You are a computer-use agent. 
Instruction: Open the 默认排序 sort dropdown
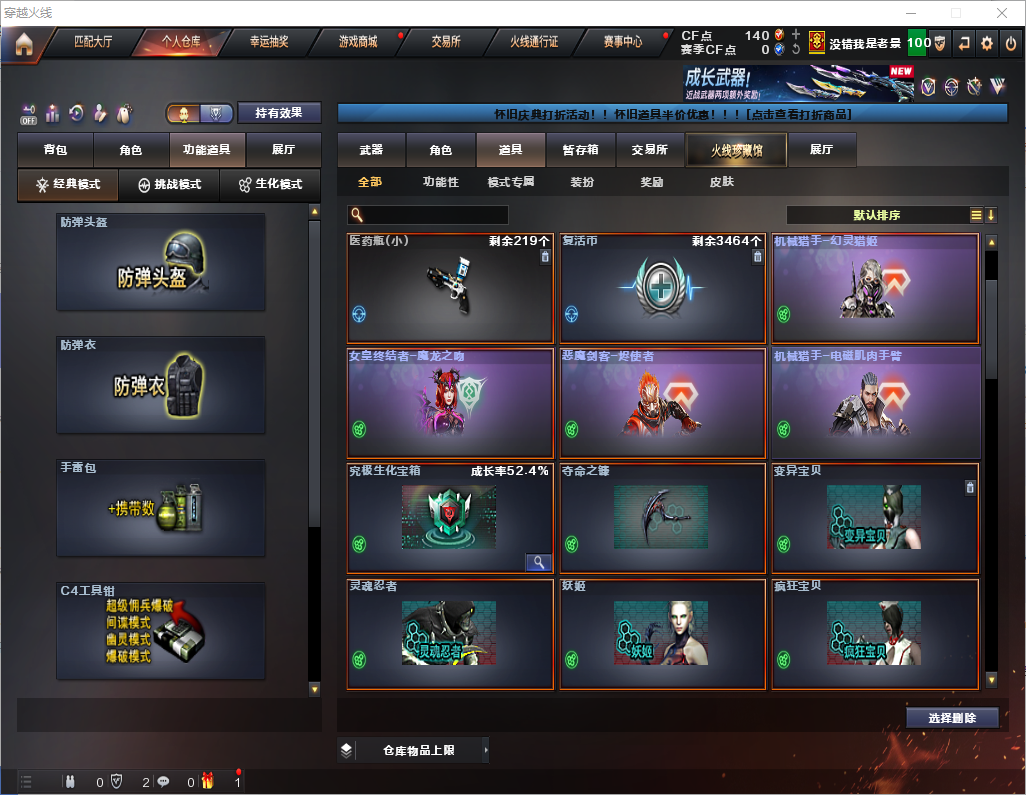pos(877,215)
